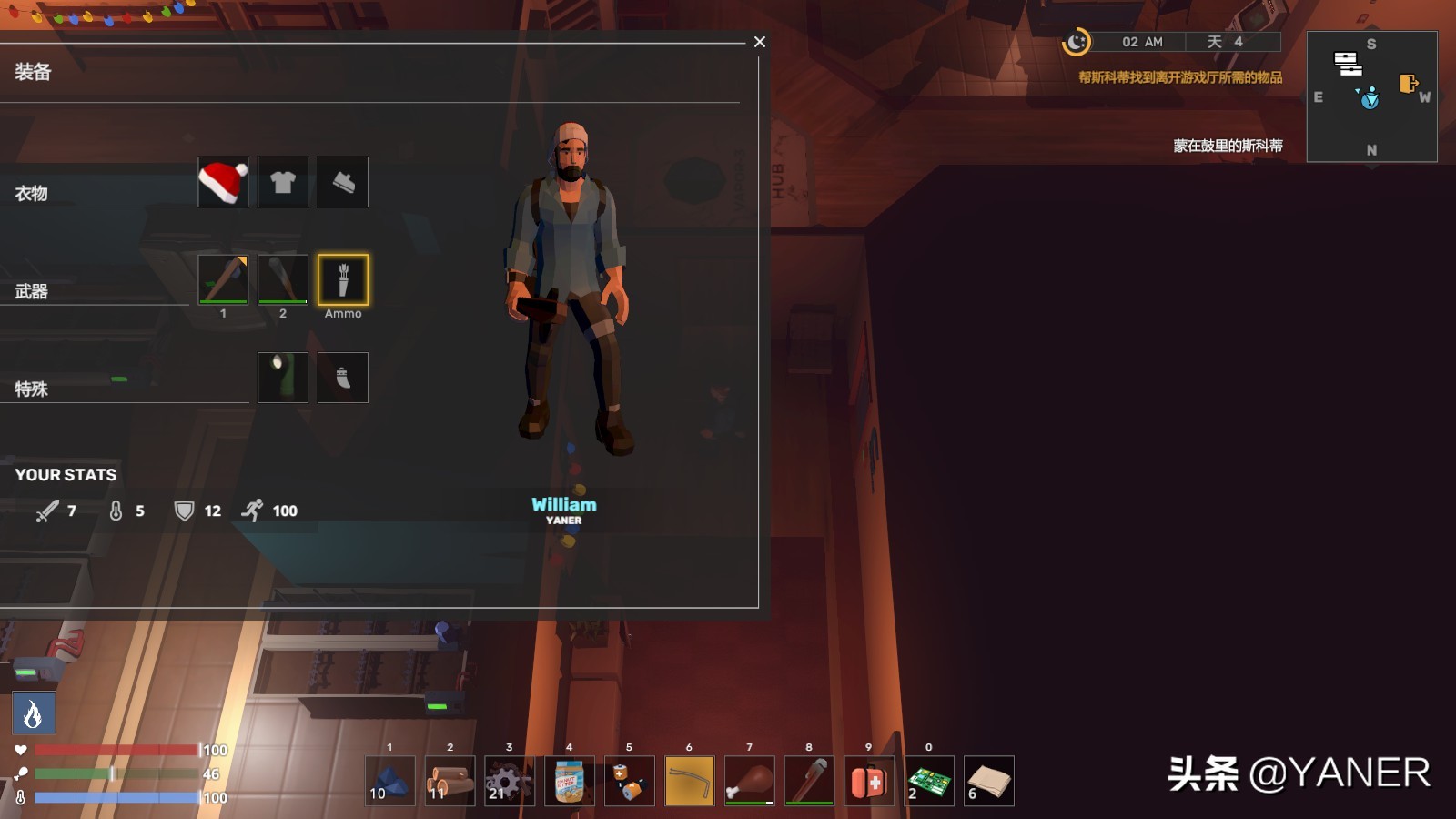Viewport: 1456px width, 819px height.
Task: Select the gears stack of 21
Action: tap(510, 781)
